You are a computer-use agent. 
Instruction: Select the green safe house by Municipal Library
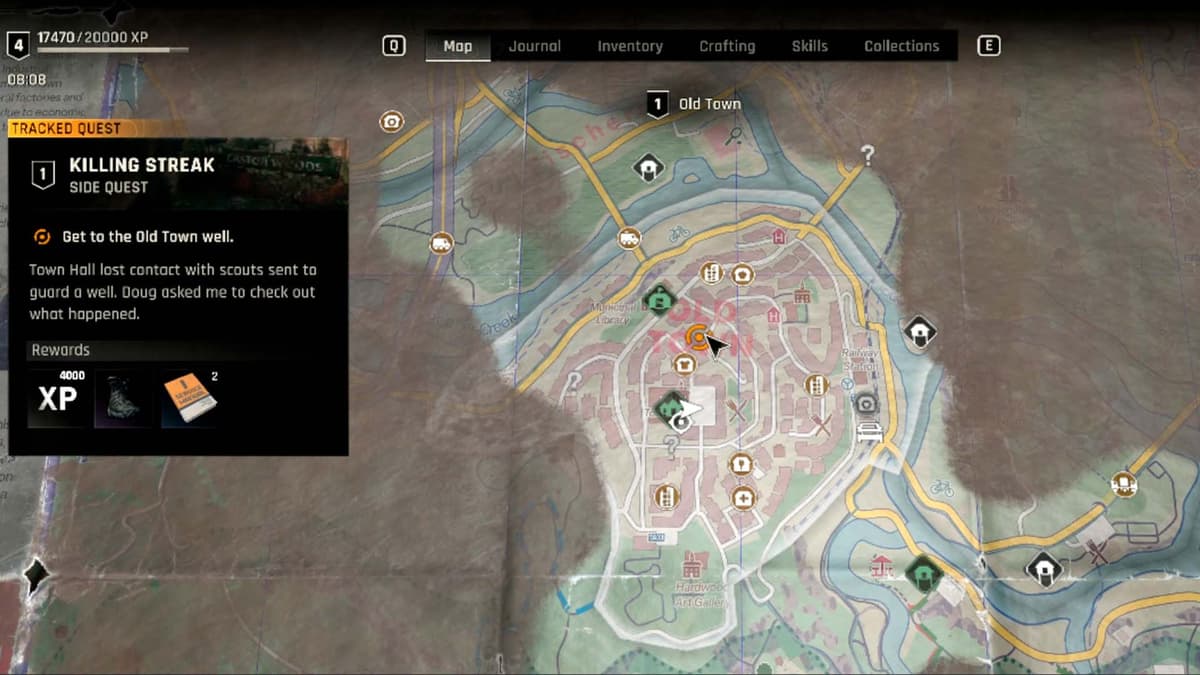click(658, 298)
